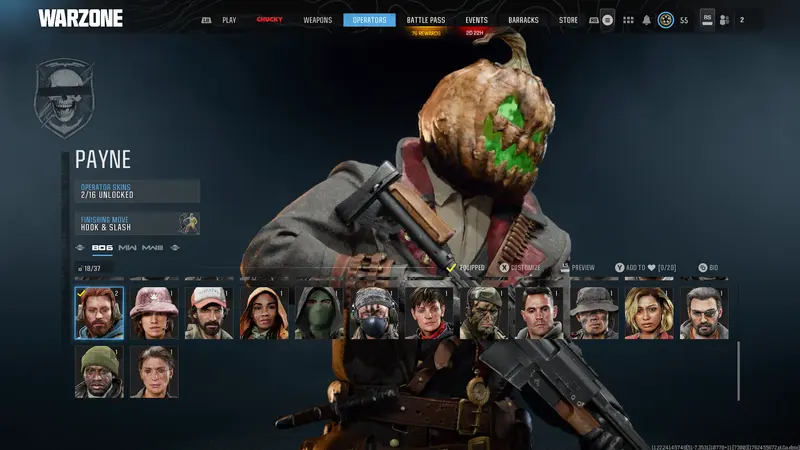Open the Store tab

568,20
